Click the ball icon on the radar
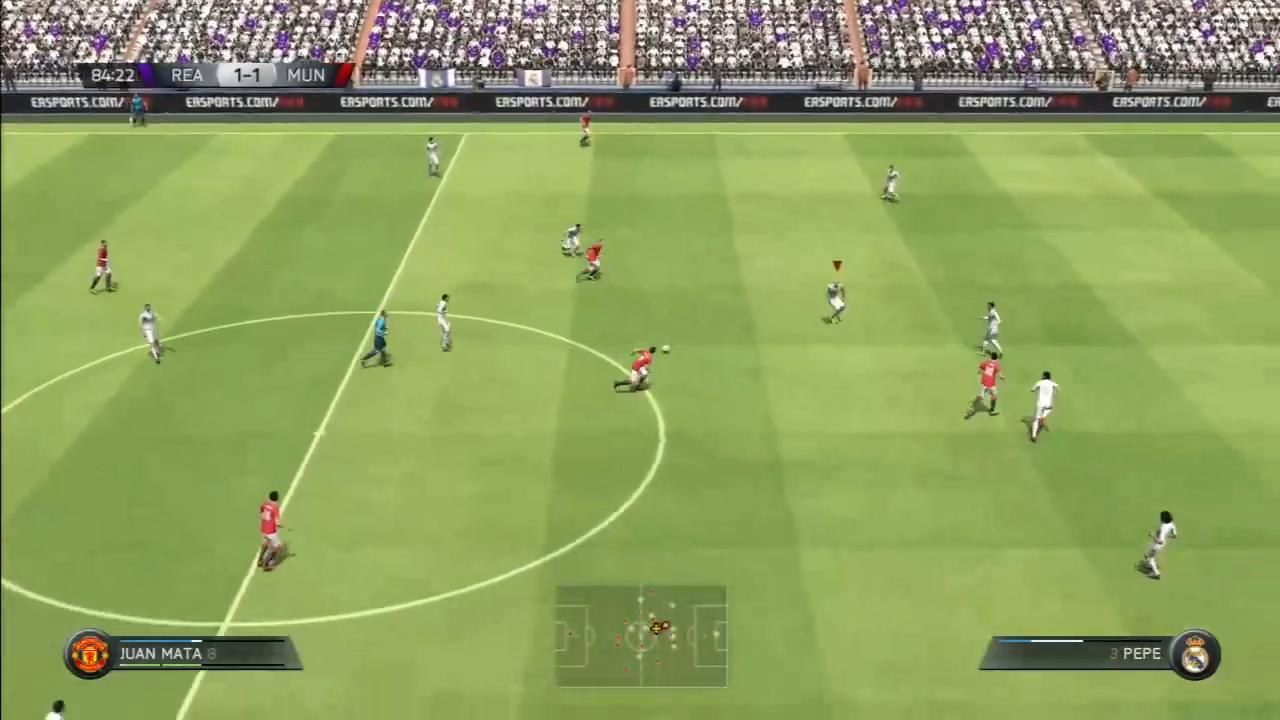Screen dimensions: 1280x720 tap(655, 628)
